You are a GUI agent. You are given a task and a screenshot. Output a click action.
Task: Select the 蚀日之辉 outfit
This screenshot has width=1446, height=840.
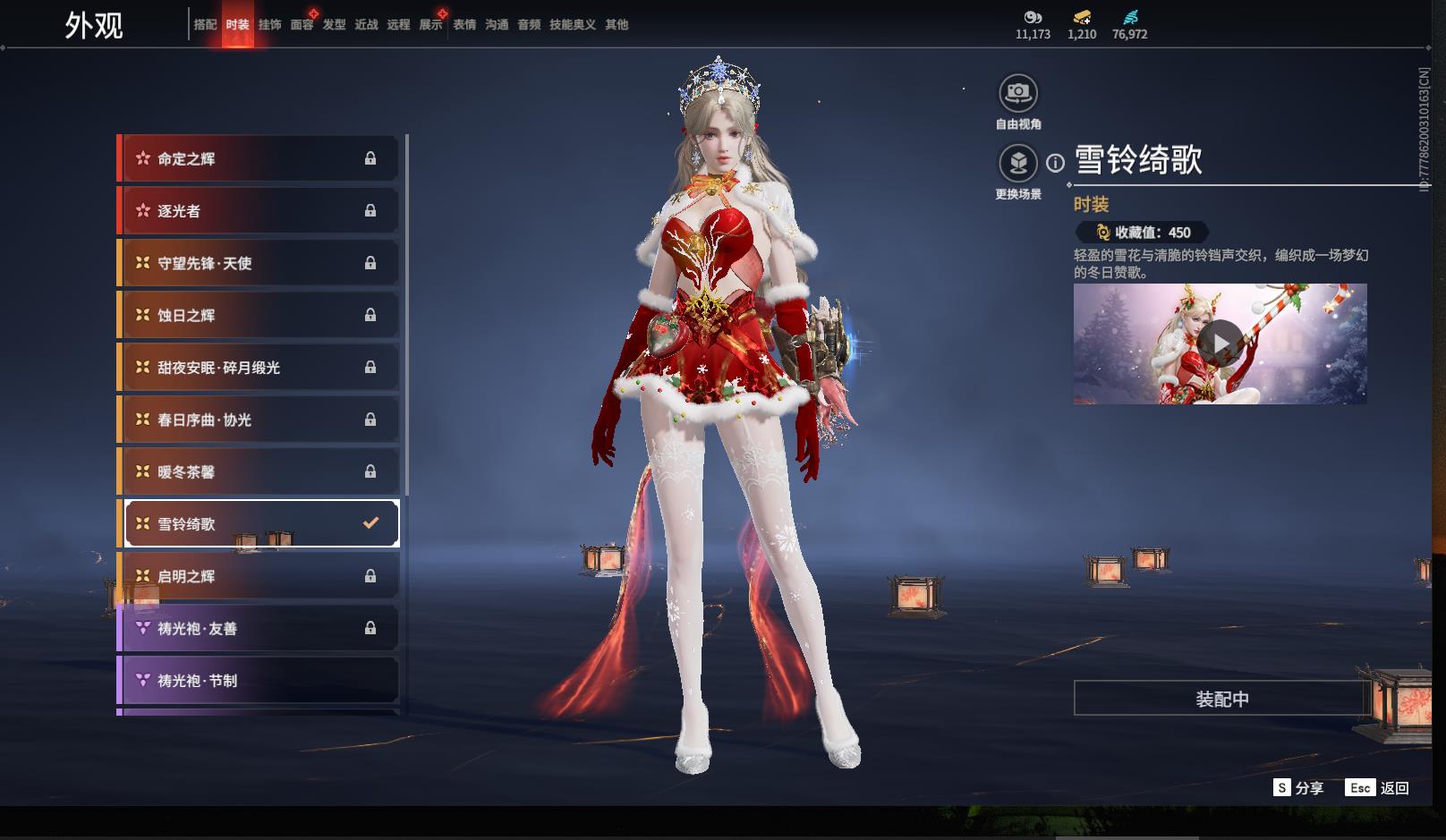coord(259,315)
